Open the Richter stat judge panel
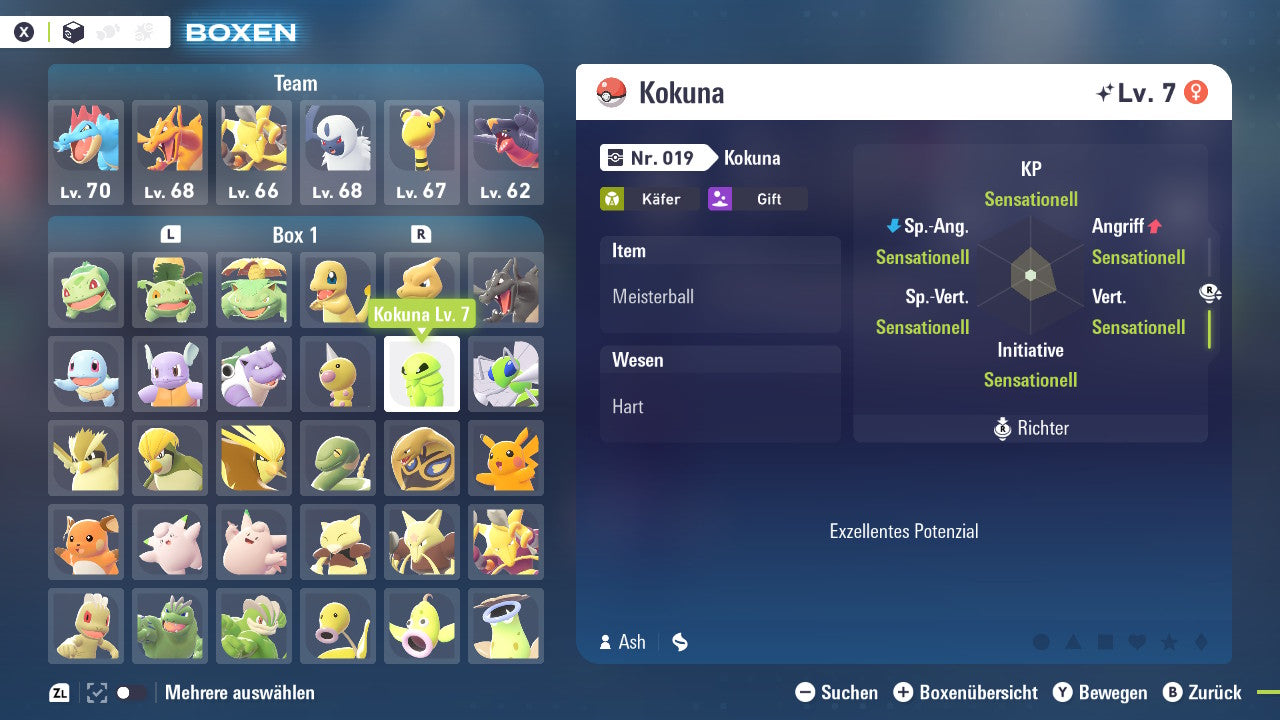Screen dimensions: 1280x720 click(1030, 428)
